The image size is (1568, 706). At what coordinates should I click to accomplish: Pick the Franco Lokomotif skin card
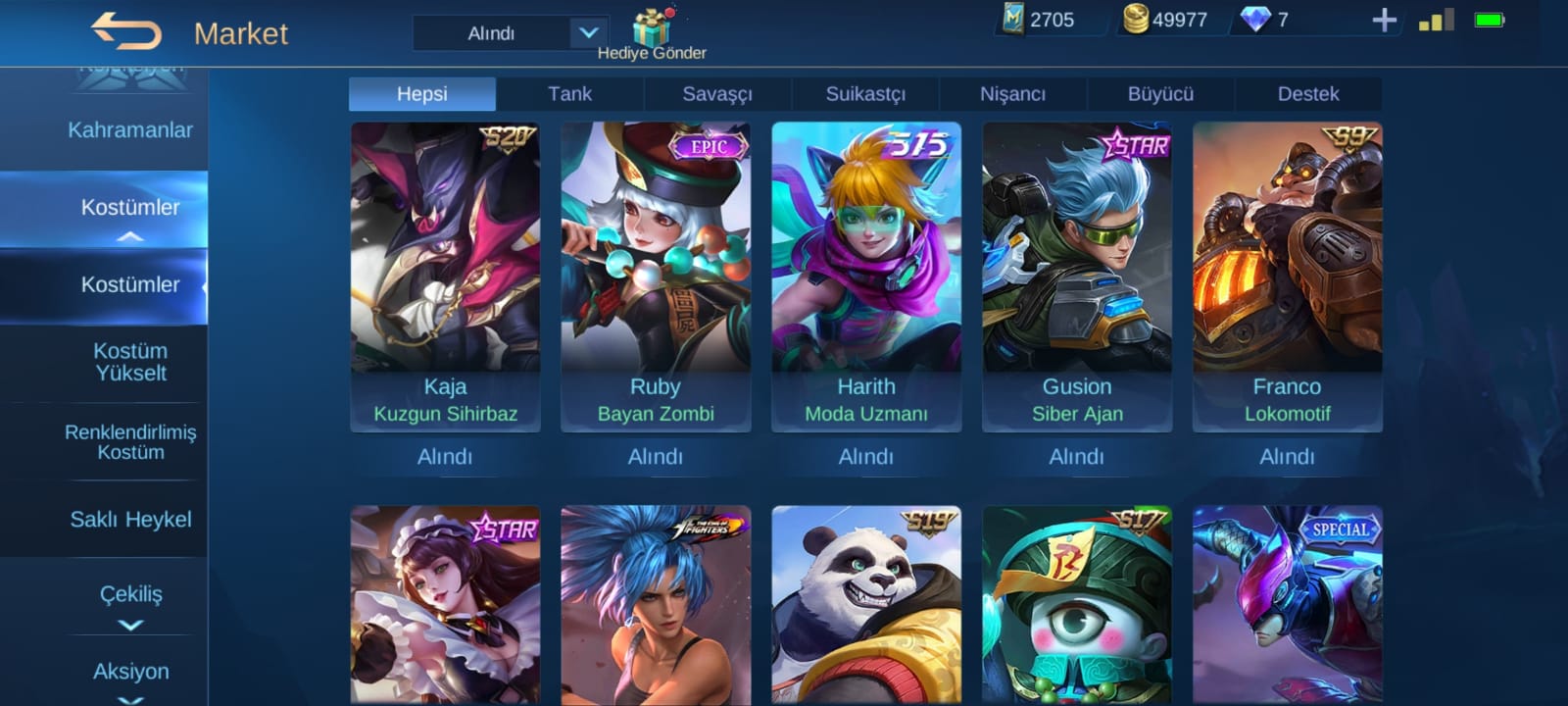tap(1287, 275)
